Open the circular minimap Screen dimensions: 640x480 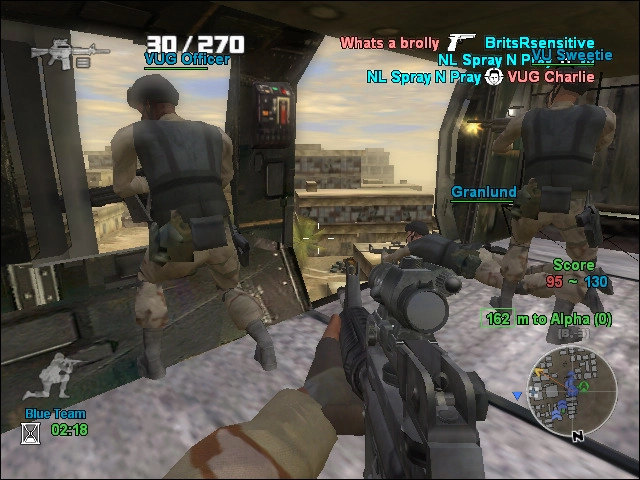tap(572, 395)
